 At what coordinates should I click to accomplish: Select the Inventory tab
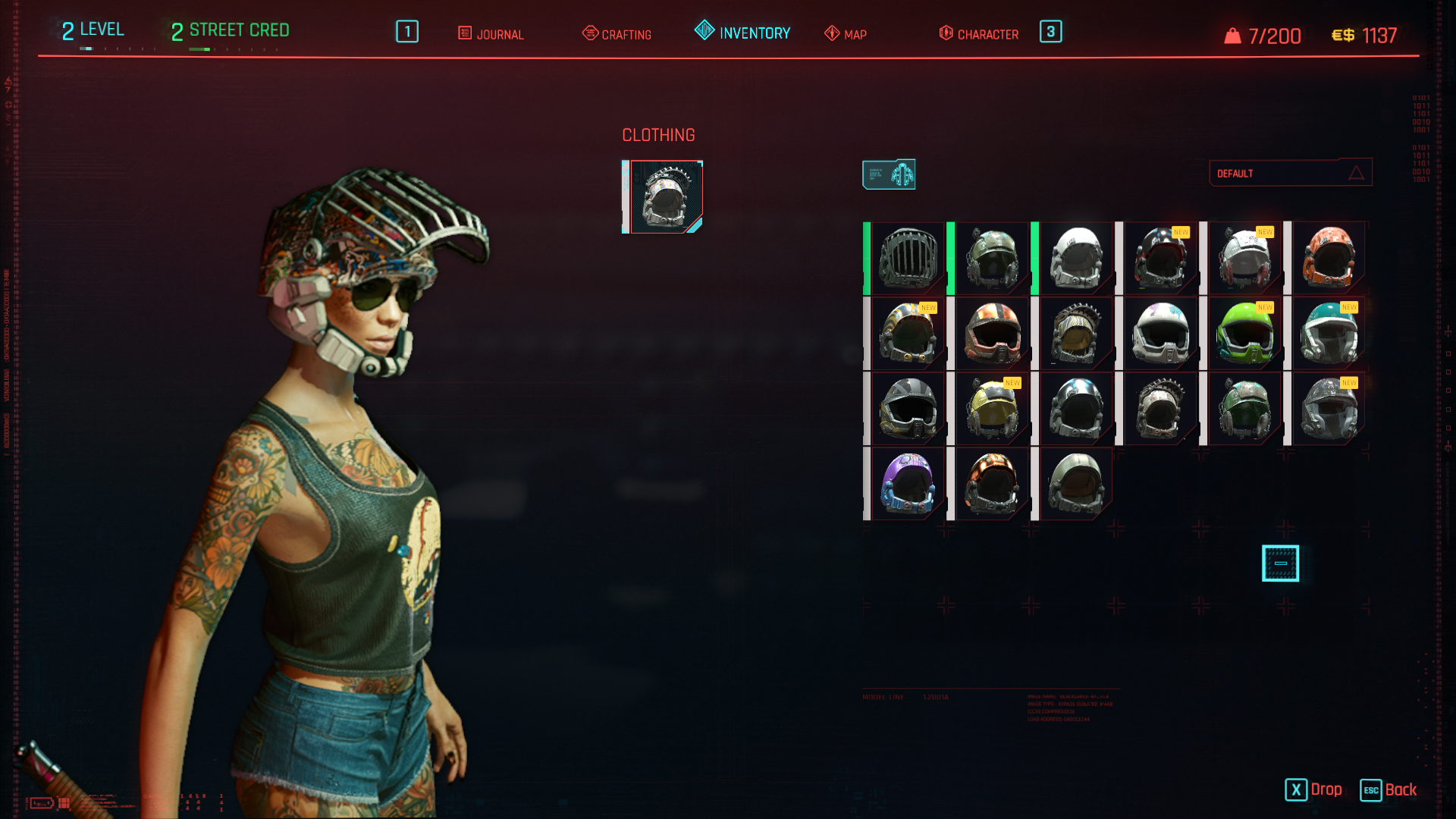click(743, 33)
